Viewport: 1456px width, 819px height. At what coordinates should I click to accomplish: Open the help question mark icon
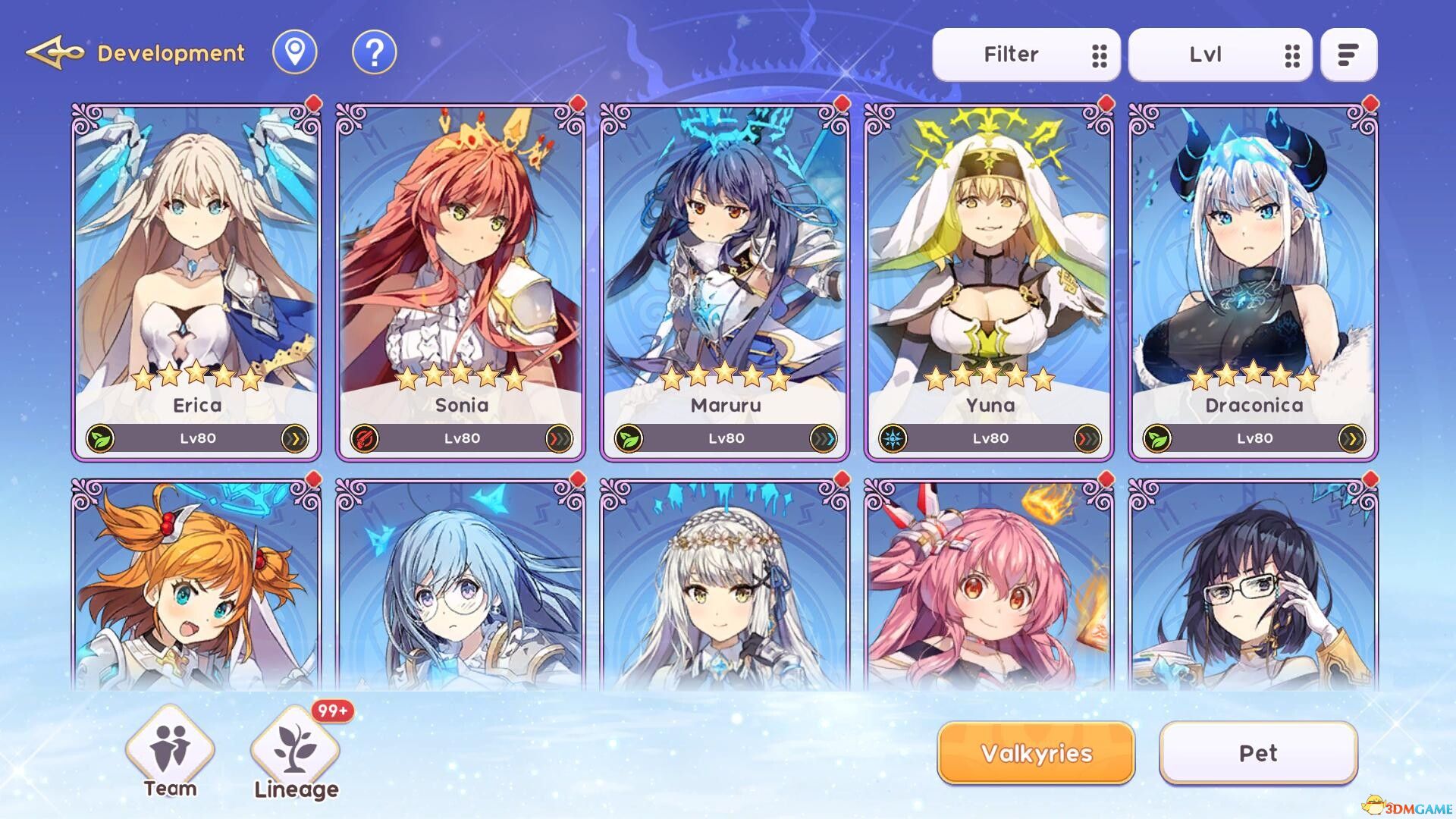coord(372,53)
